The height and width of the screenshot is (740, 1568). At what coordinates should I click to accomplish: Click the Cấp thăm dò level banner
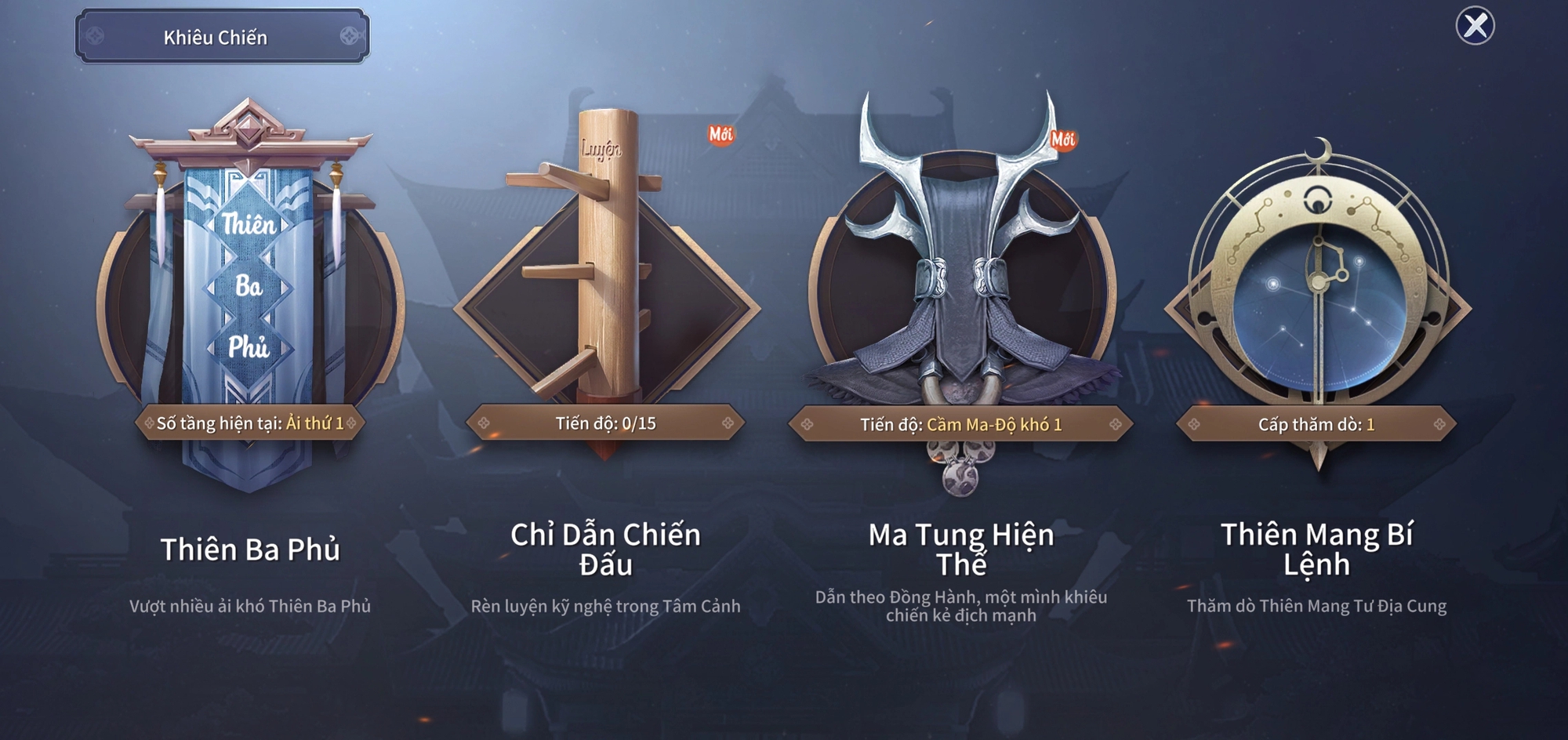point(1316,425)
